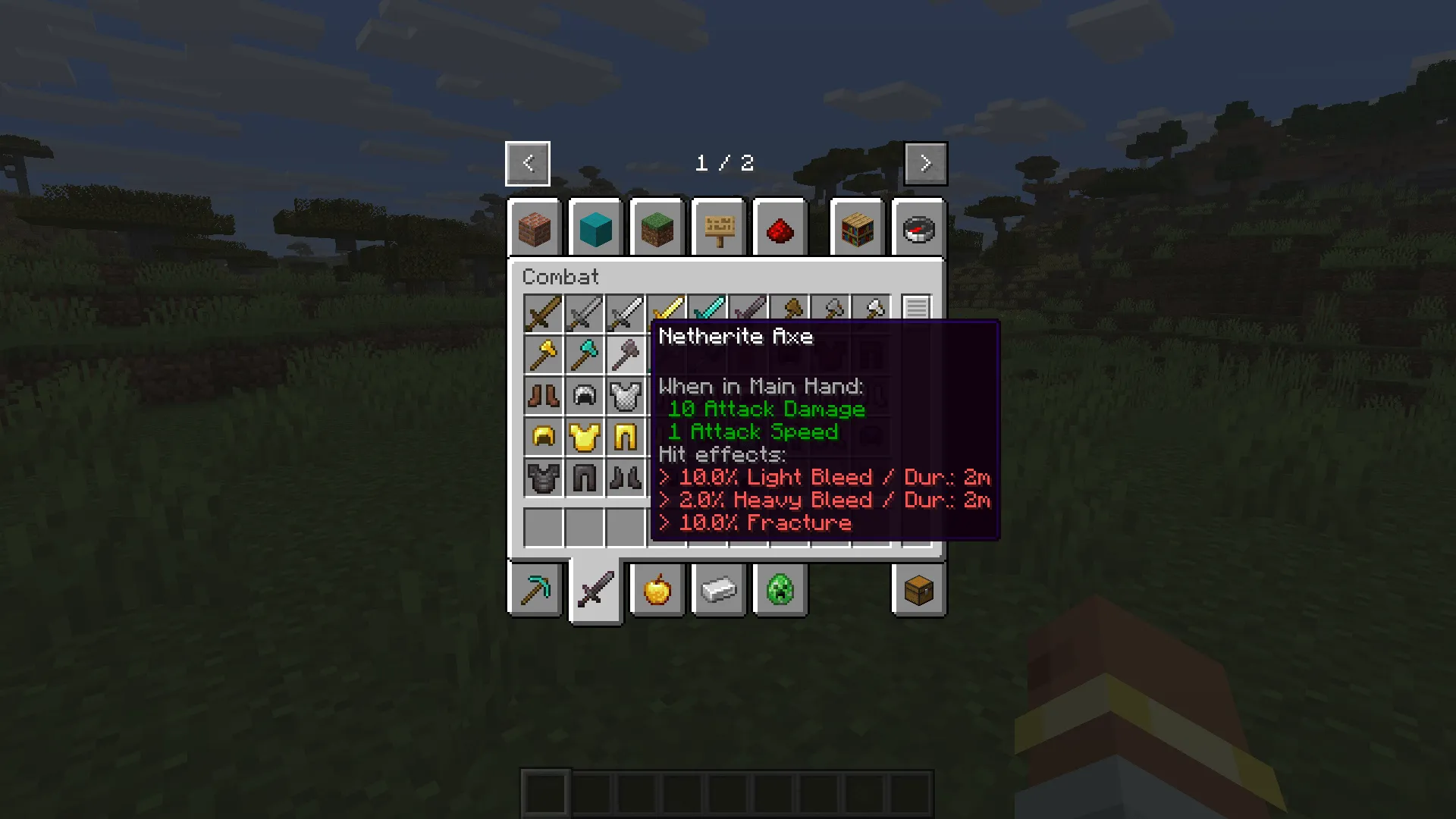Grab the leather boots item
Screen dimensions: 1456x819
[x=544, y=395]
